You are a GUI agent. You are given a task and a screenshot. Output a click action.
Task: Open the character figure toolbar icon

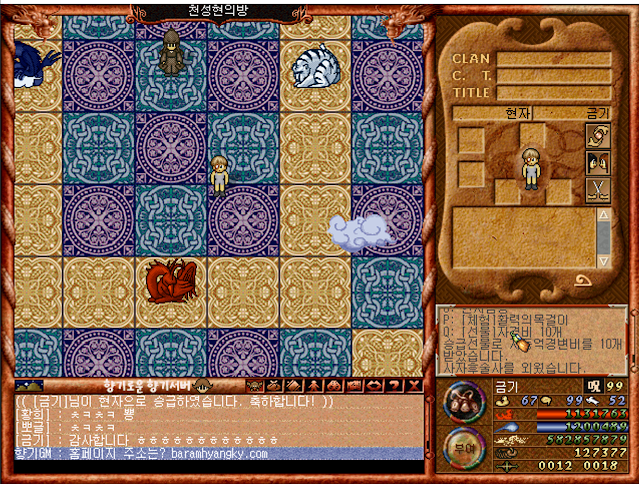(314, 385)
